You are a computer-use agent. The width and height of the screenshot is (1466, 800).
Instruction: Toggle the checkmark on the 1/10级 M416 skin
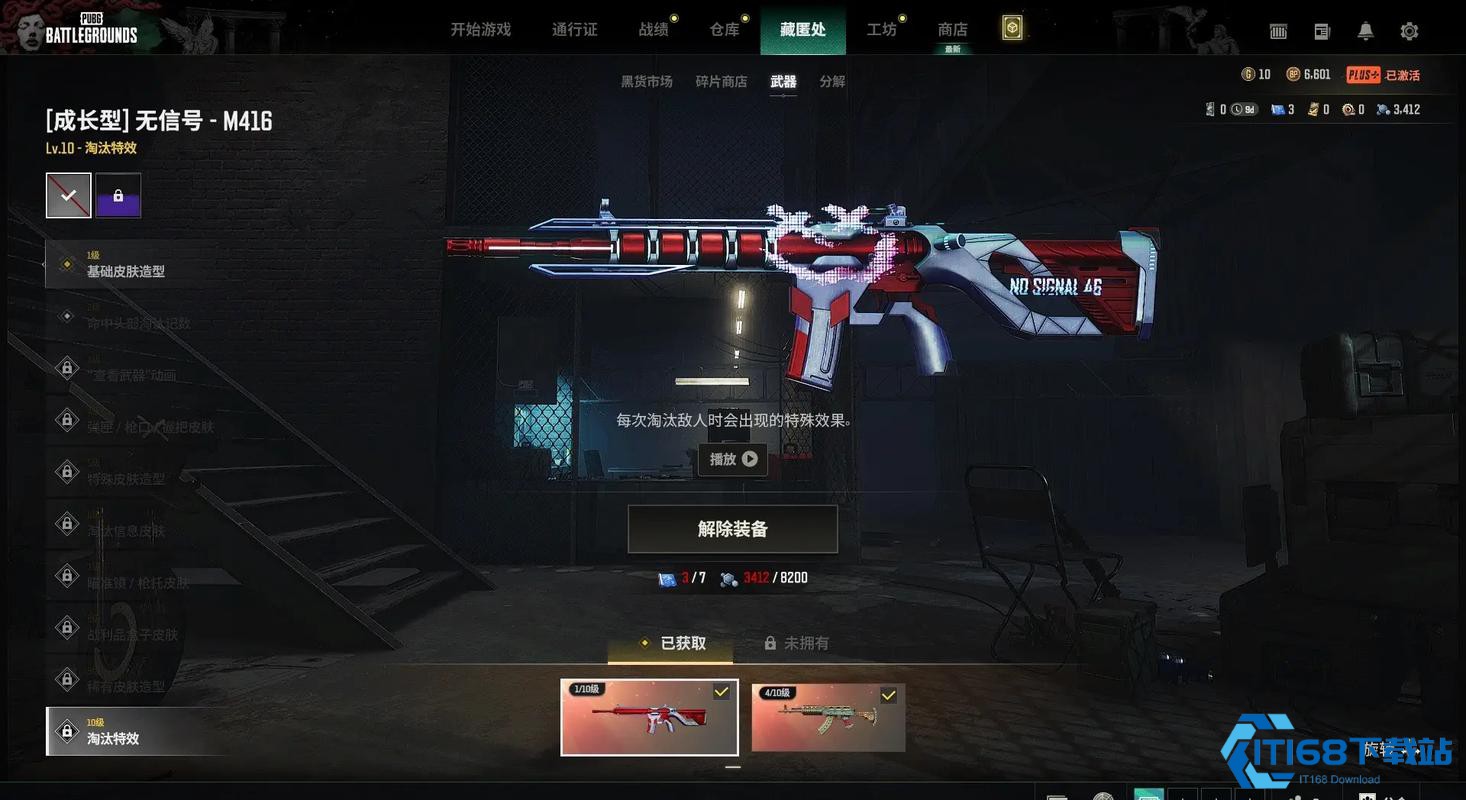click(x=721, y=690)
